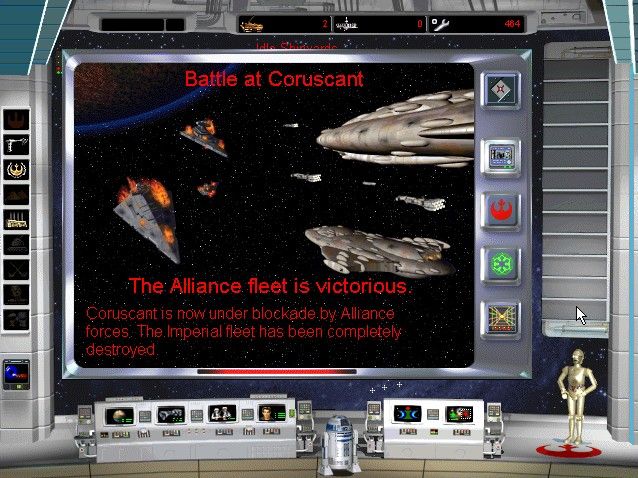Click the red Rebel Alliance emblem button
The width and height of the screenshot is (638, 478).
pyautogui.click(x=500, y=208)
